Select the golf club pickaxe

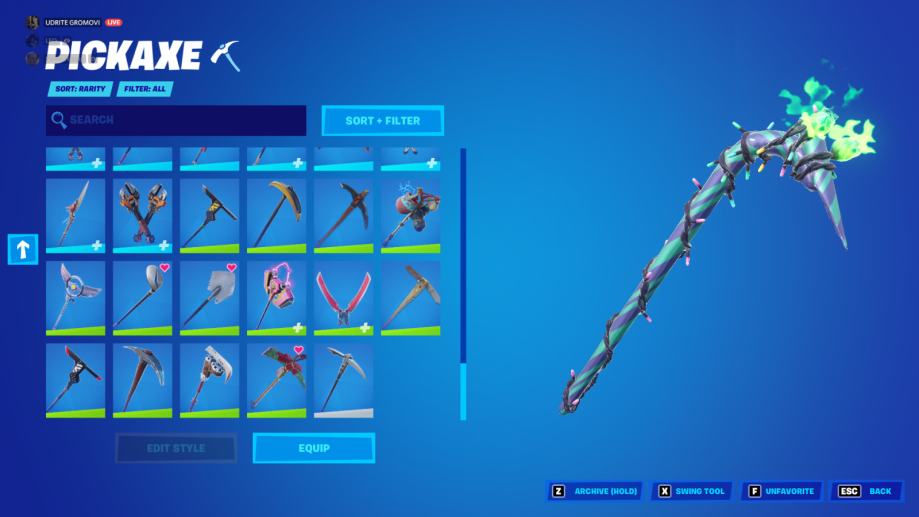142,298
